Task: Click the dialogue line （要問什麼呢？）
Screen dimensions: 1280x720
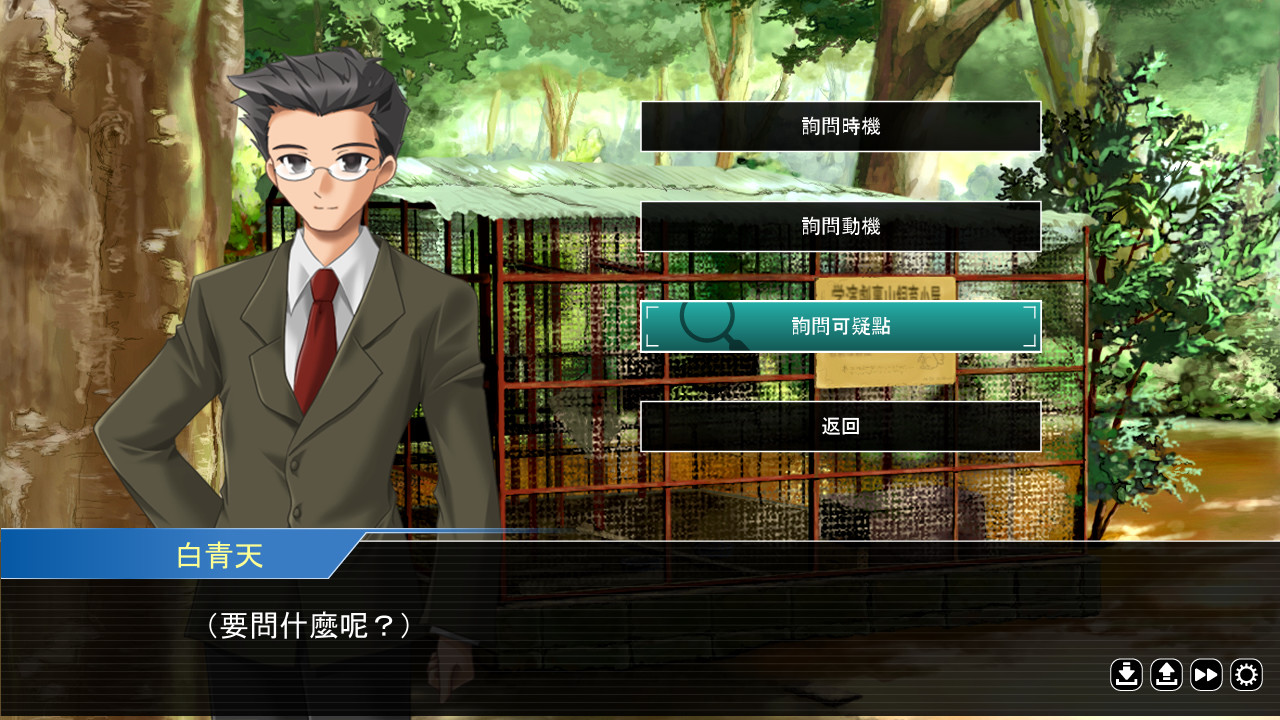Action: (x=310, y=622)
